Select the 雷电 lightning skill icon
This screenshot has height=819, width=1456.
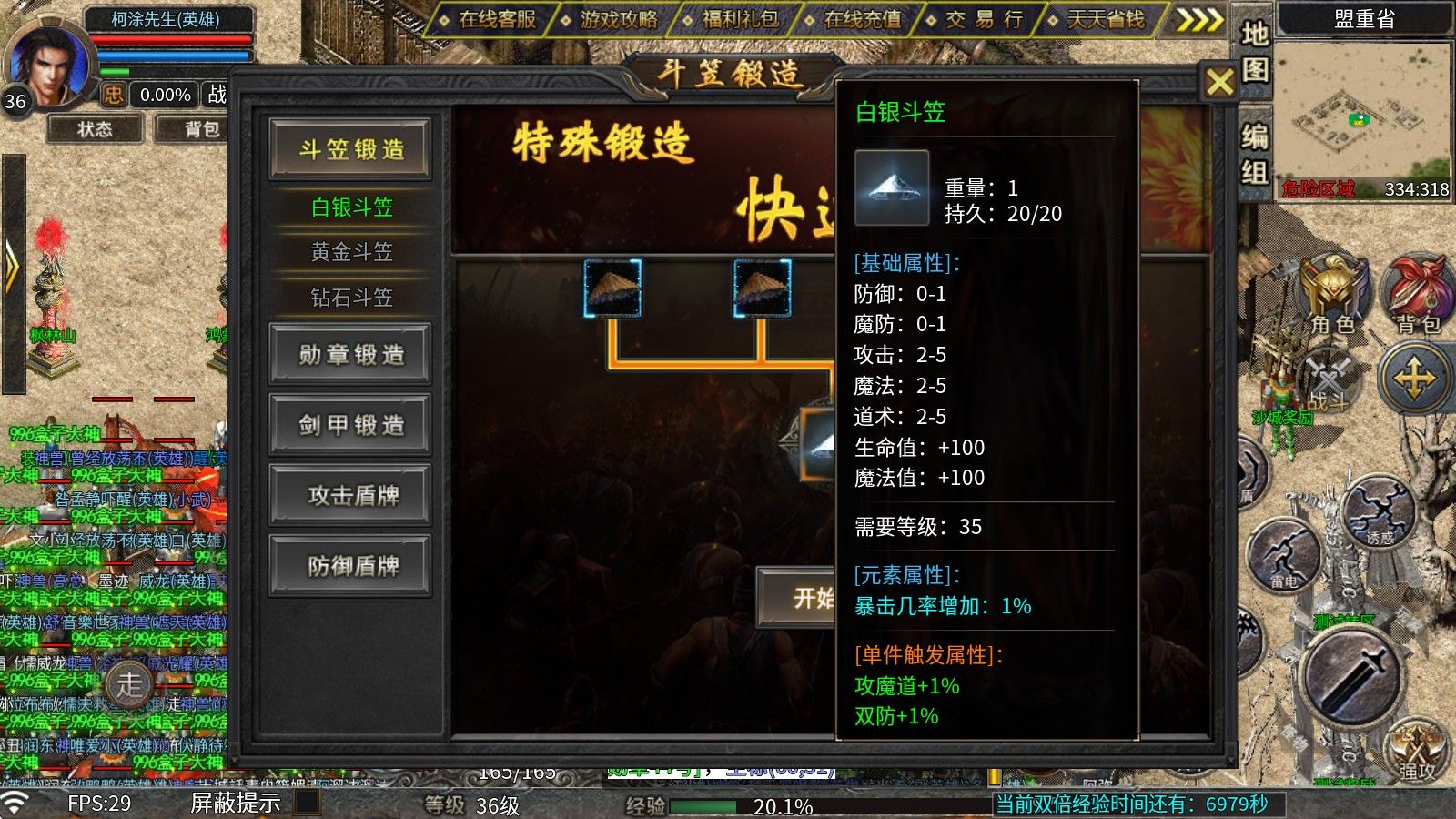pyautogui.click(x=1285, y=555)
